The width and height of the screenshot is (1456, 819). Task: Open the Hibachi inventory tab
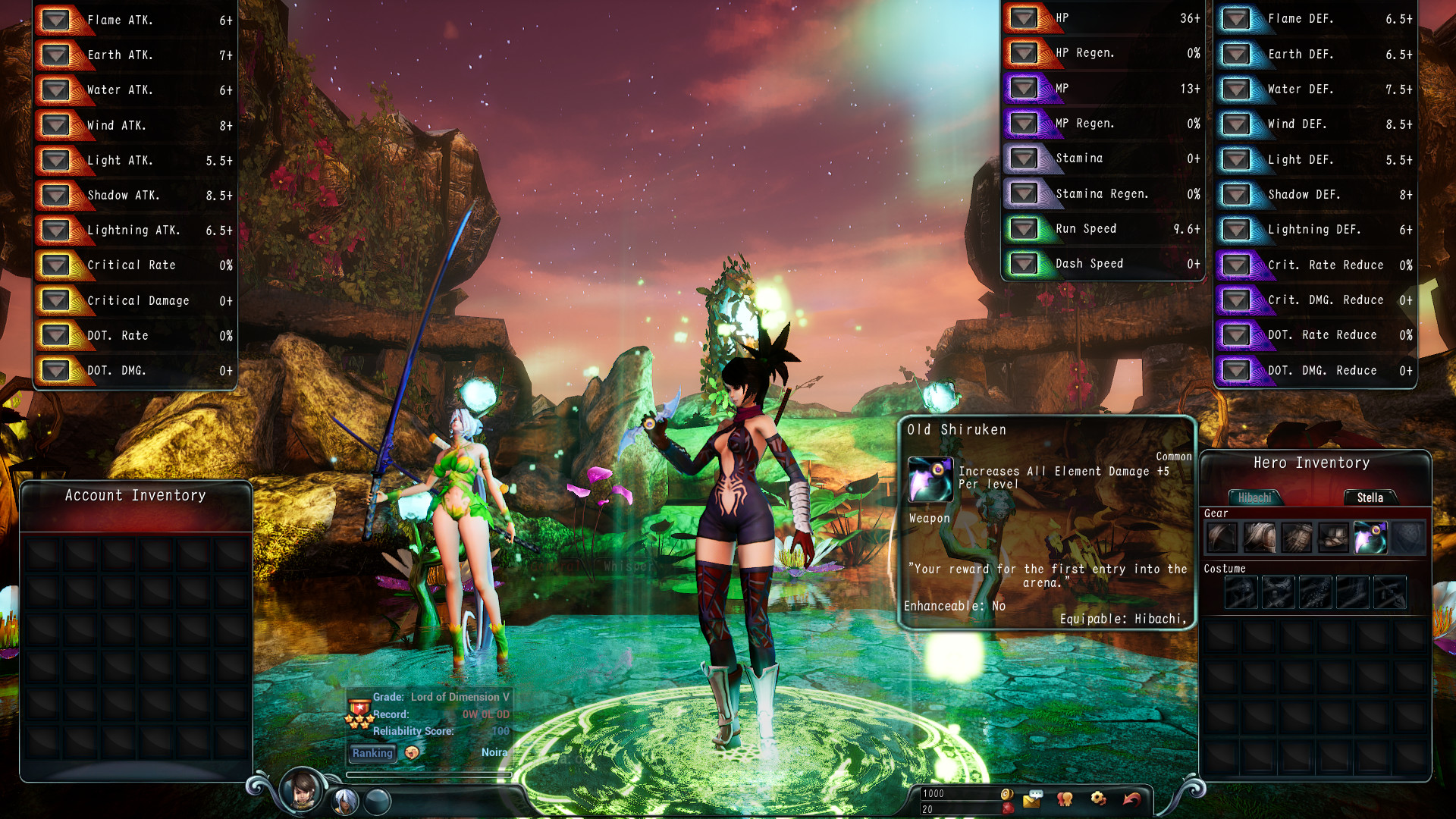[x=1256, y=497]
